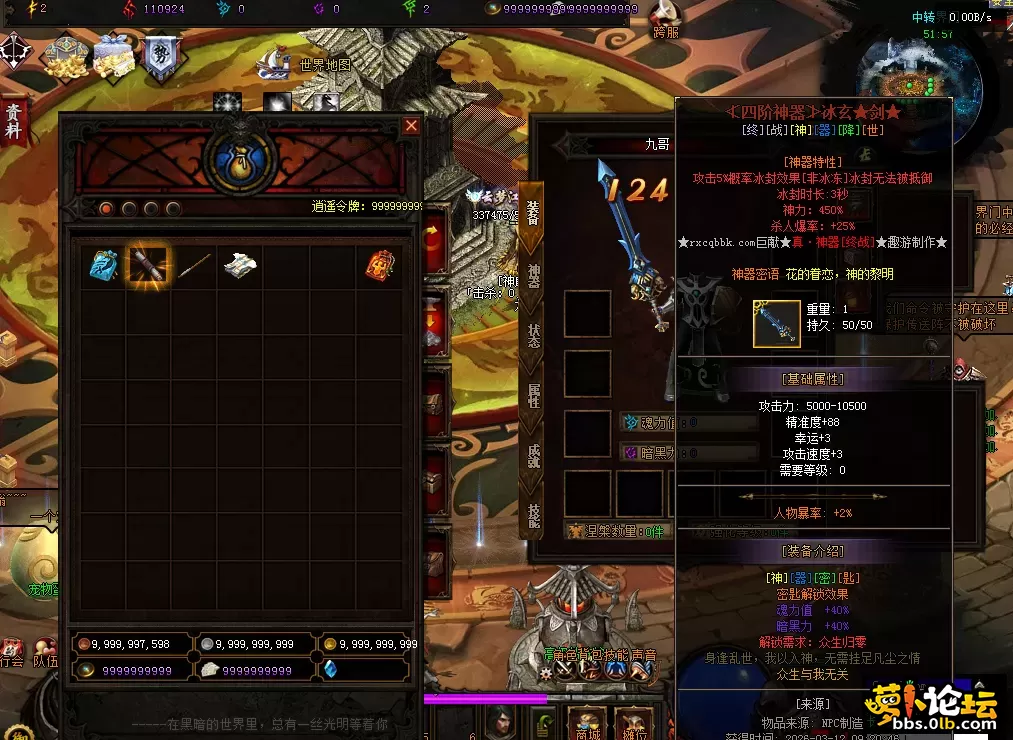Open the 属性 attributes tab

(533, 395)
